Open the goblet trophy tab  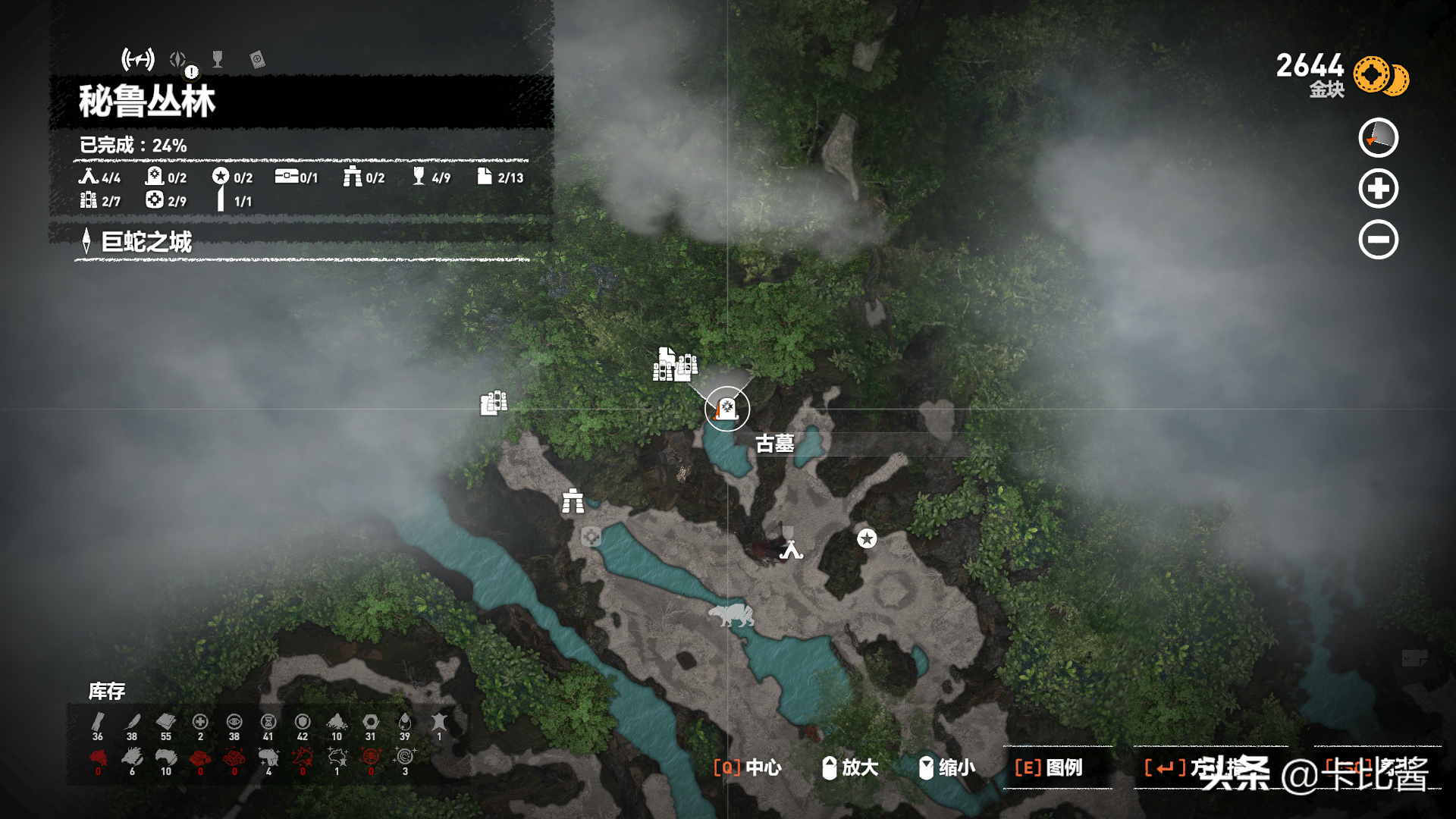(x=218, y=59)
